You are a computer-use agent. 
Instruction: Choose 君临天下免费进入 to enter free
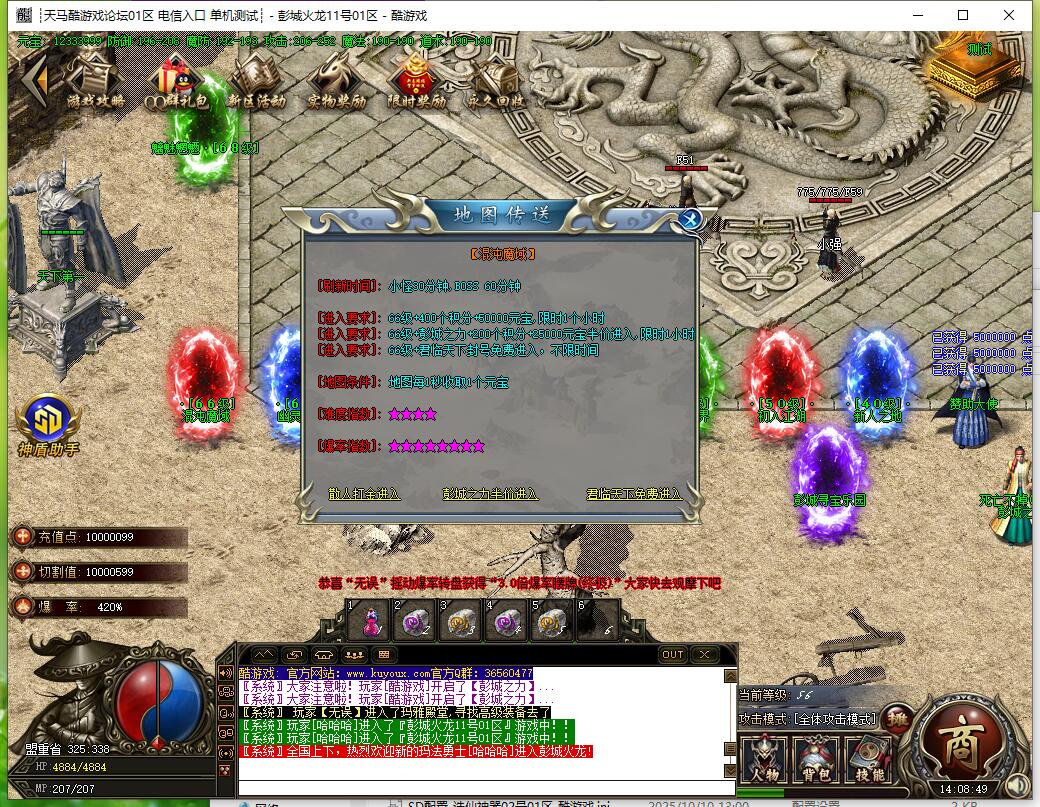pyautogui.click(x=635, y=493)
